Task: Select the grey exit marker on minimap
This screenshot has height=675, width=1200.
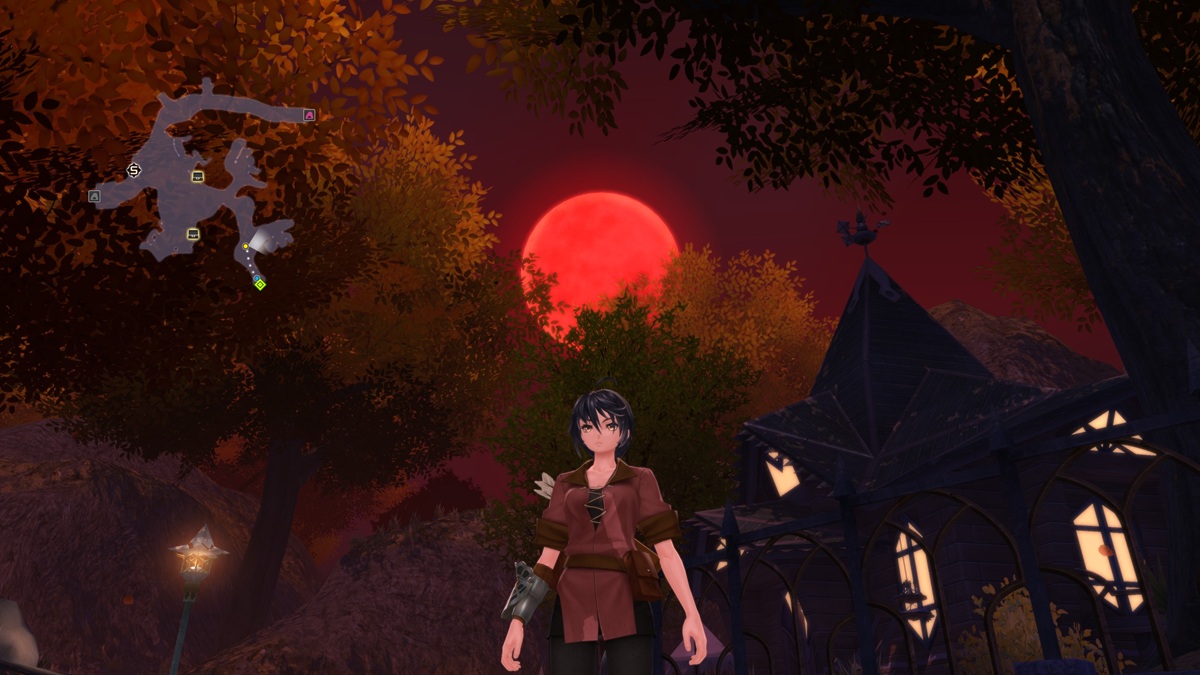Action: 94,196
